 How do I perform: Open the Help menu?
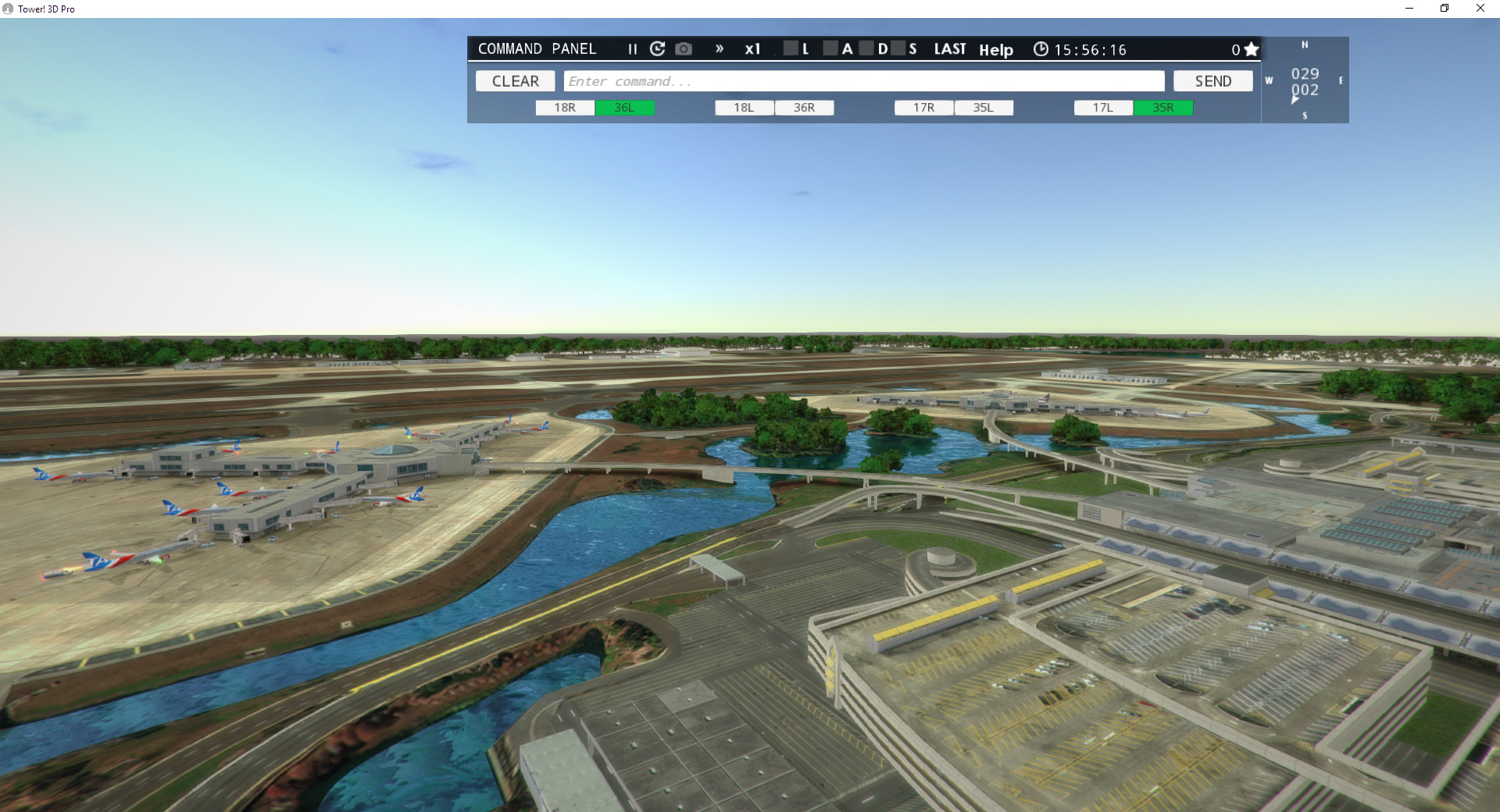tap(996, 50)
